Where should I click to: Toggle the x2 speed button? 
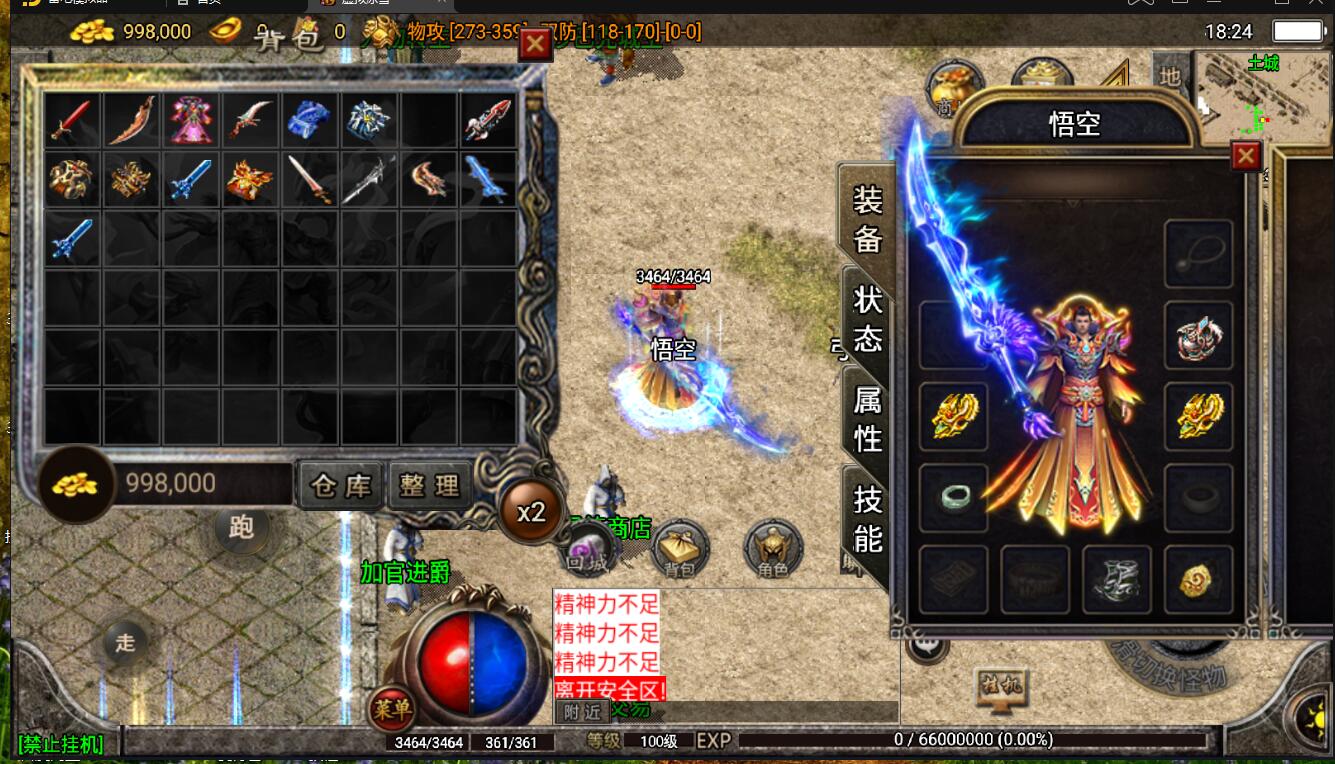click(531, 512)
